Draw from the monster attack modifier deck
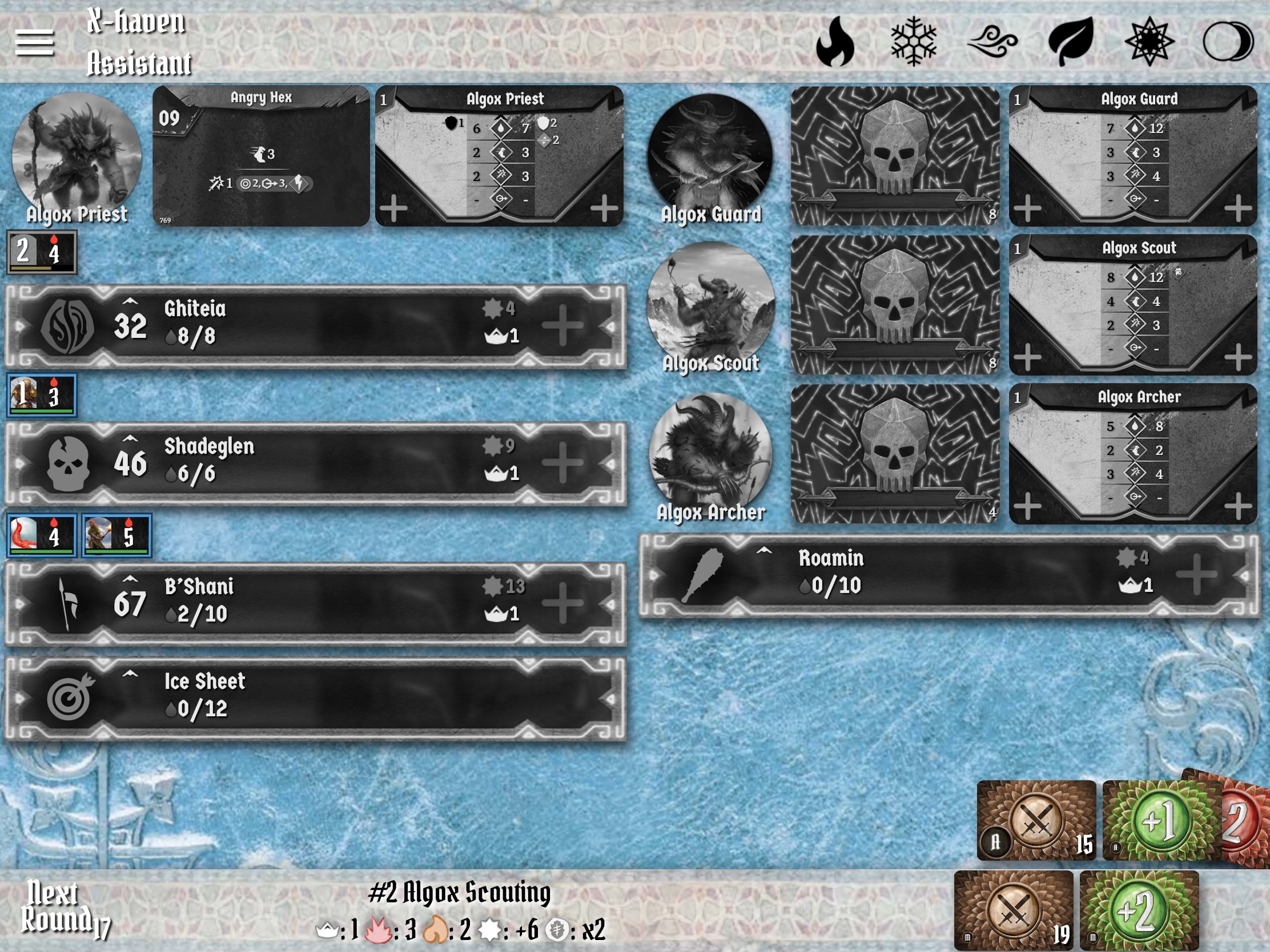Screen dimensions: 1270x952 (x=1014, y=909)
